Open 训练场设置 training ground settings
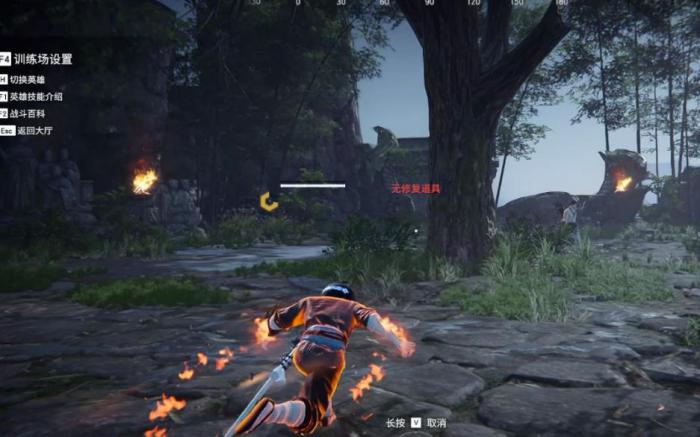This screenshot has width=700, height=437. pos(41,59)
